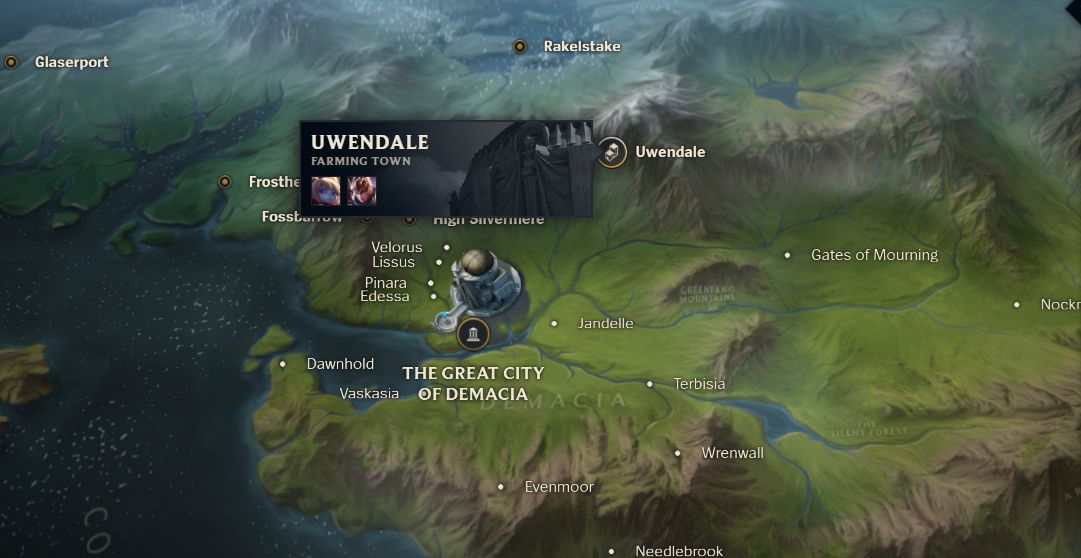Select the Evenmoor map point
The width and height of the screenshot is (1081, 558).
click(502, 487)
